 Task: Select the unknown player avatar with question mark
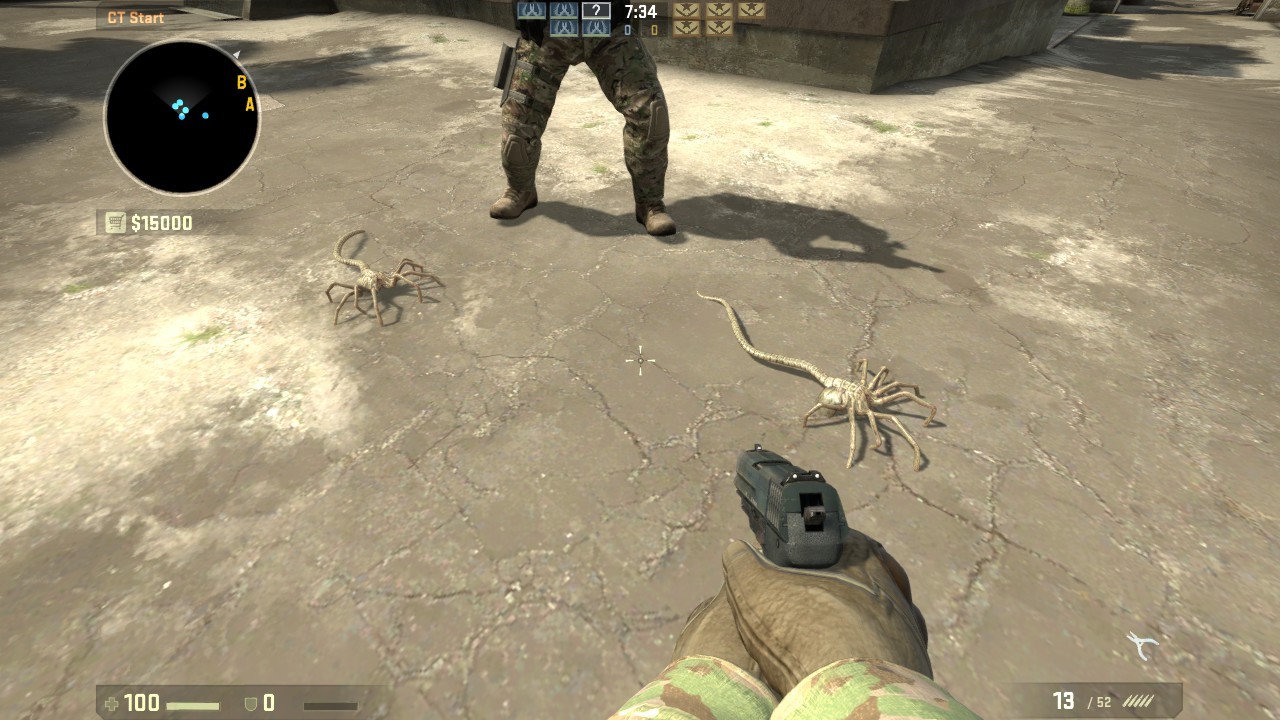coord(597,10)
